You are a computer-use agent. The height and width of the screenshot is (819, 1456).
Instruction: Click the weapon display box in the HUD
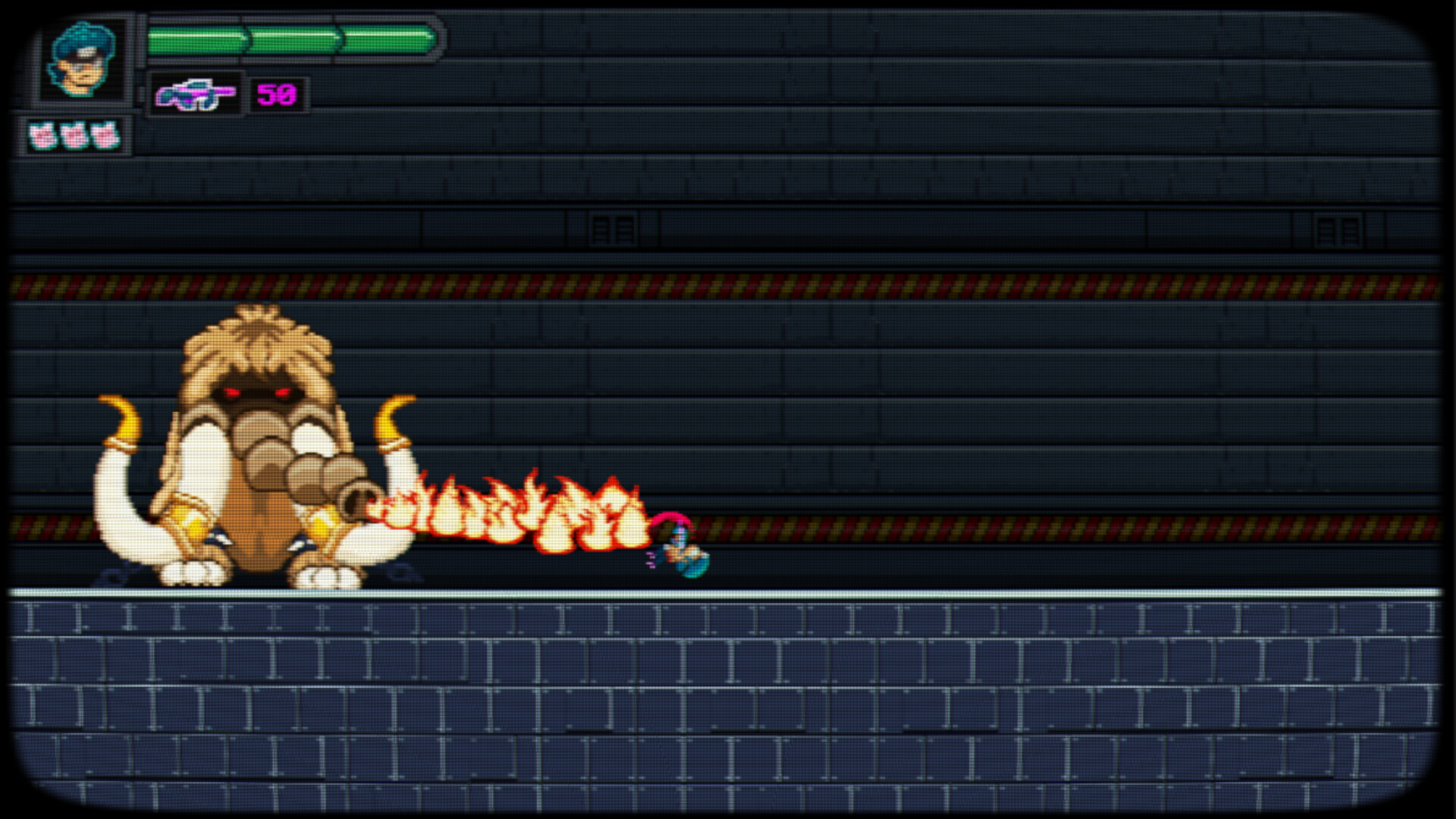point(196,93)
